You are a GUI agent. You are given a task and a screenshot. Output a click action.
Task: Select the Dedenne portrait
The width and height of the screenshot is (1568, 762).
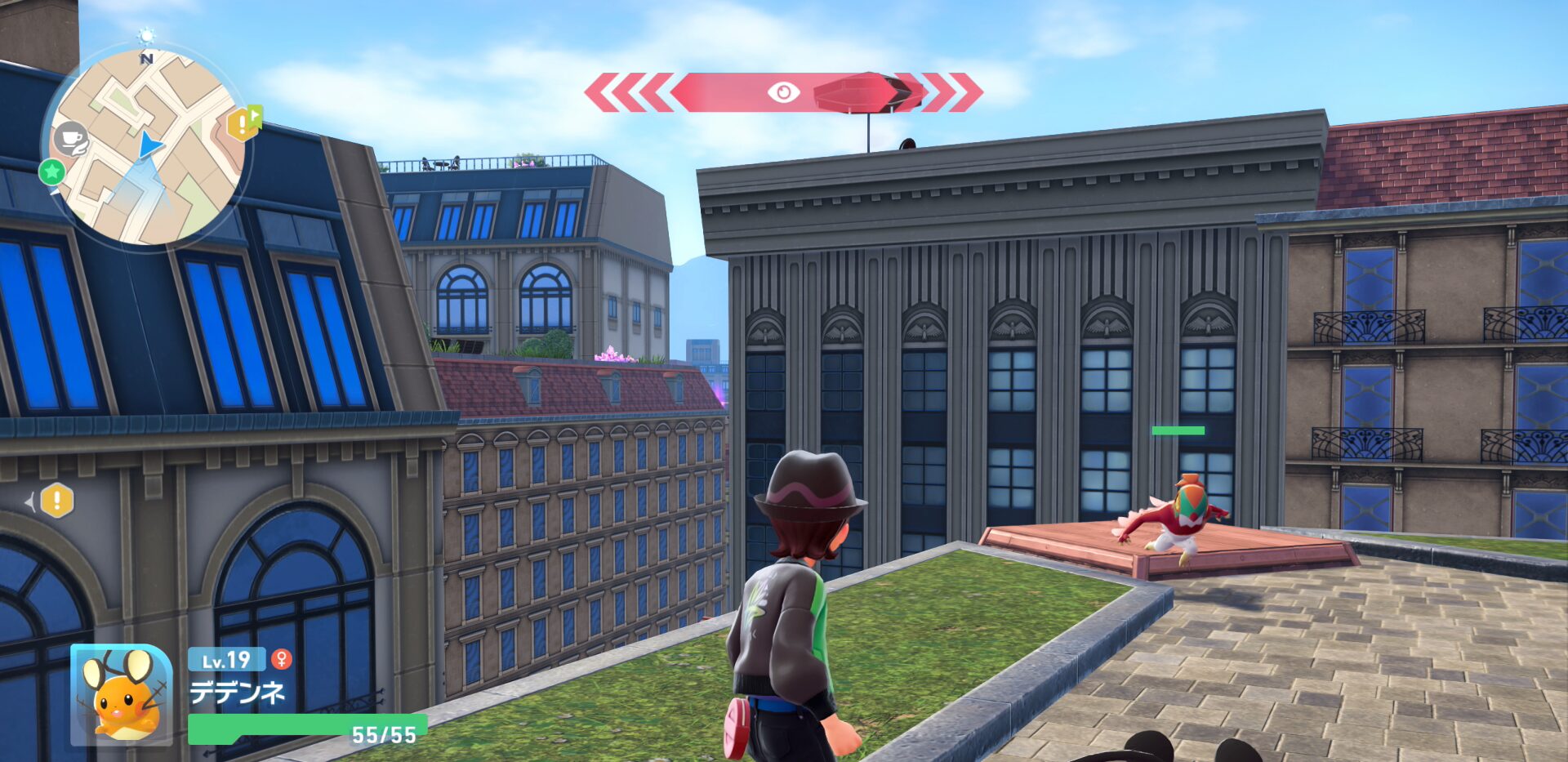pyautogui.click(x=121, y=694)
